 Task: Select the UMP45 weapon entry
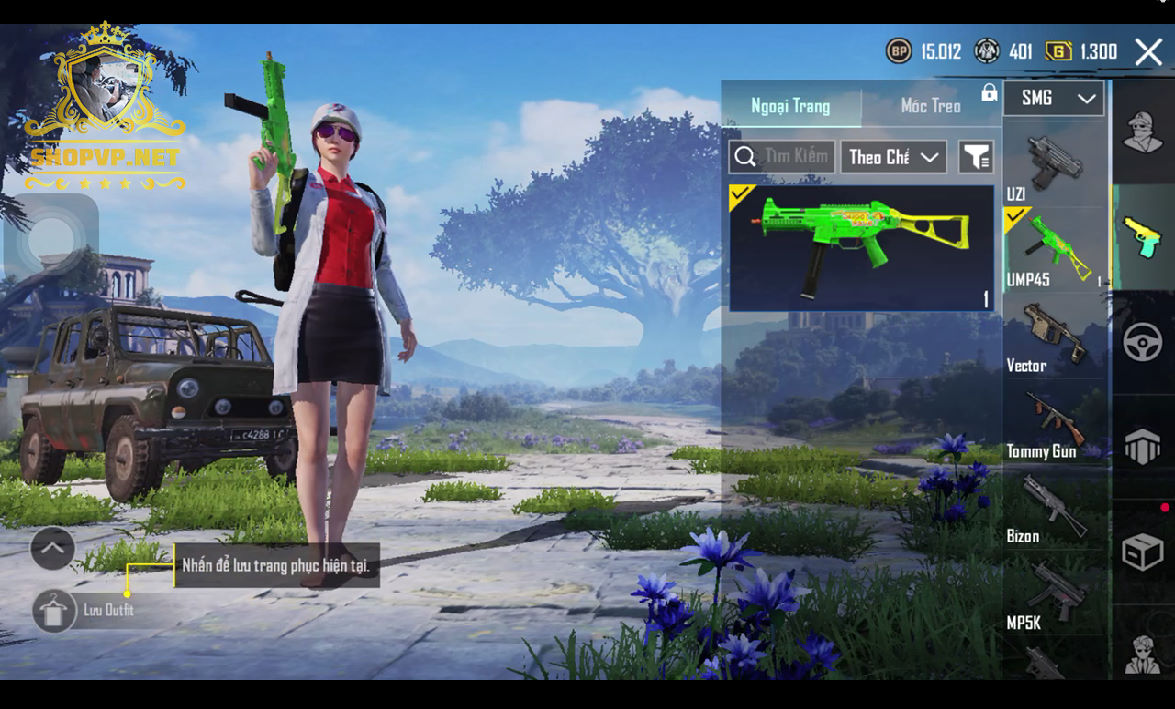click(x=1055, y=250)
